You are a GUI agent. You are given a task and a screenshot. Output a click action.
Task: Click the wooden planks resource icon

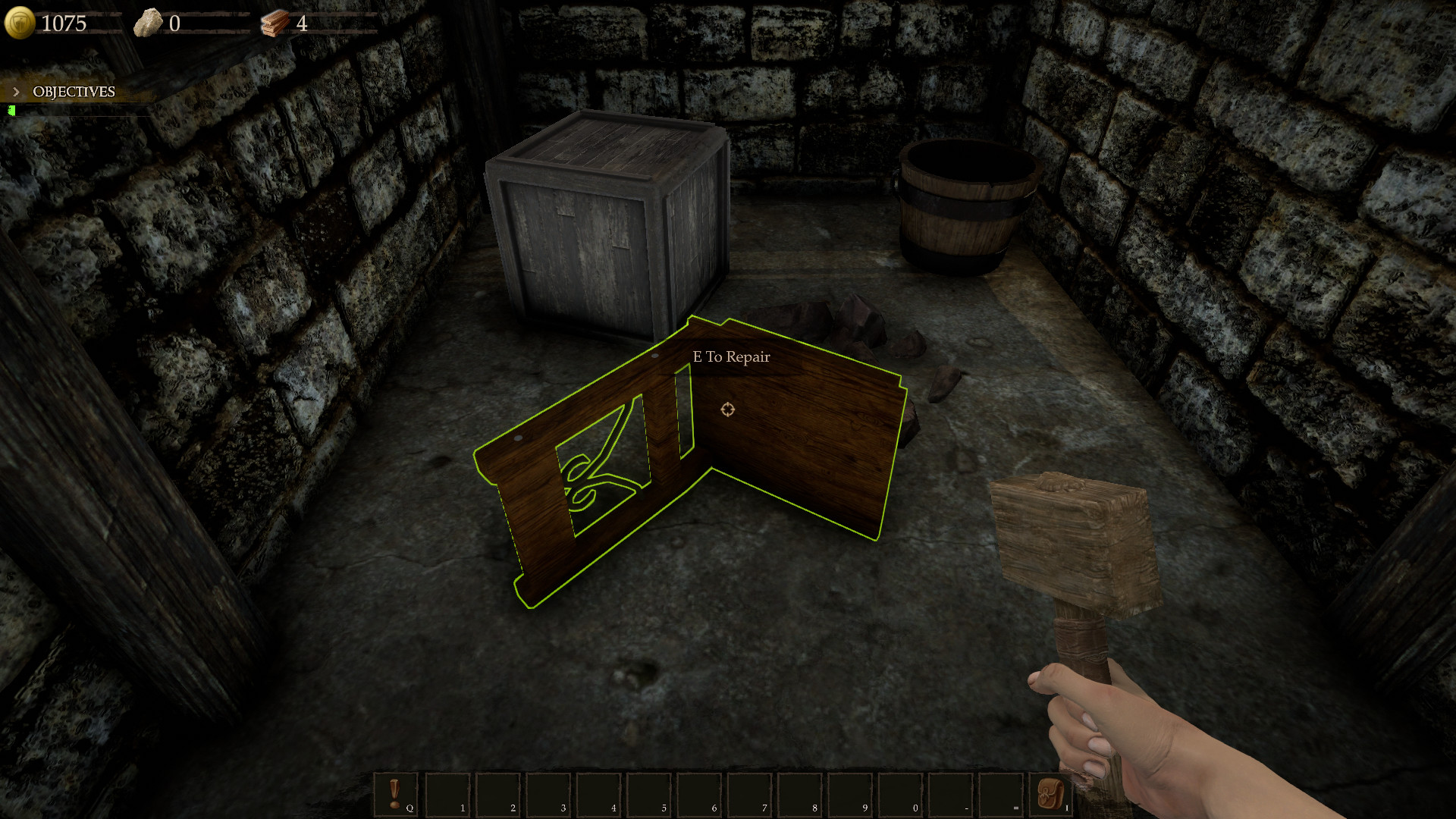276,21
